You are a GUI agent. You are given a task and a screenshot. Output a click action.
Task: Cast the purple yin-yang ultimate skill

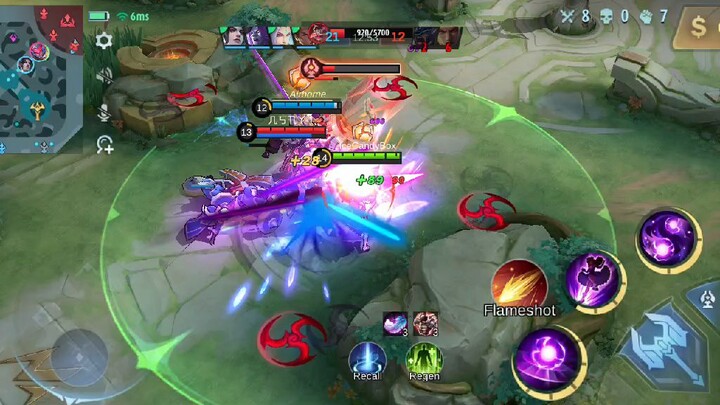pyautogui.click(x=667, y=239)
